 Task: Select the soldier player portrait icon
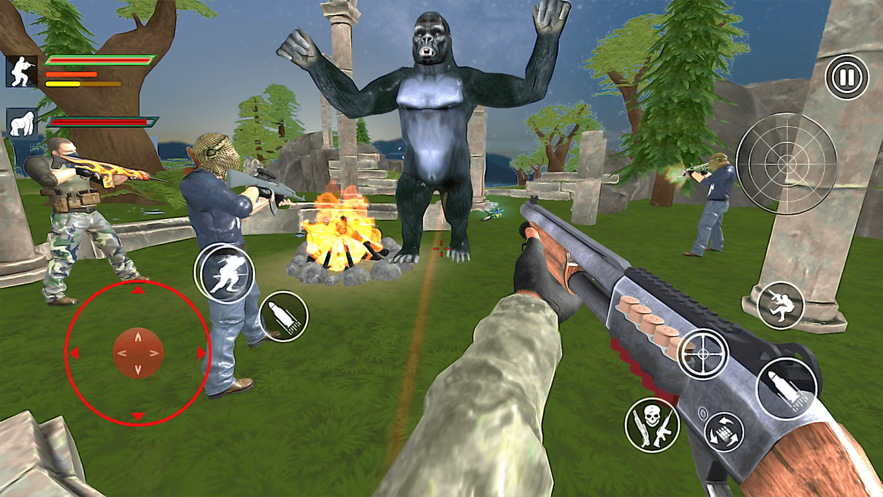point(21,71)
